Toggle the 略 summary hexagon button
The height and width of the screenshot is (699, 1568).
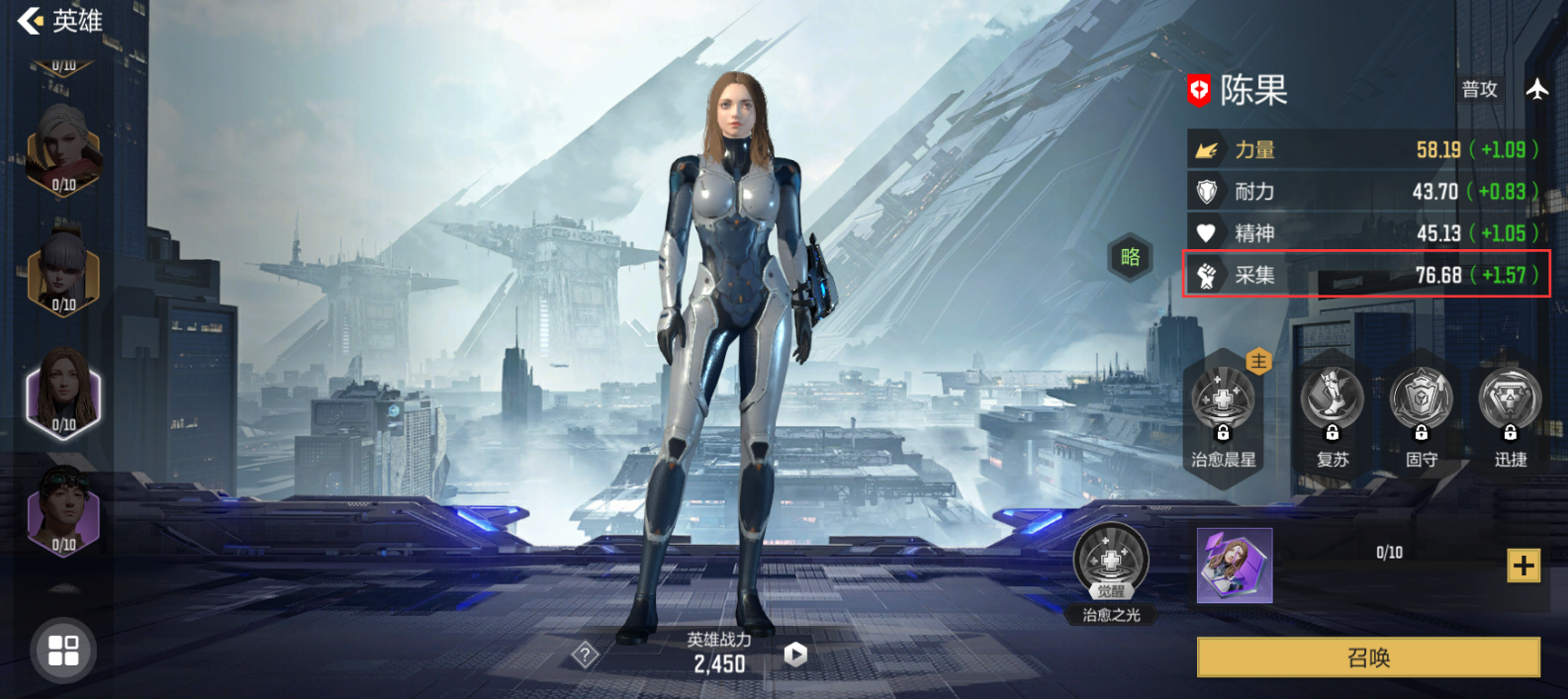click(1130, 258)
